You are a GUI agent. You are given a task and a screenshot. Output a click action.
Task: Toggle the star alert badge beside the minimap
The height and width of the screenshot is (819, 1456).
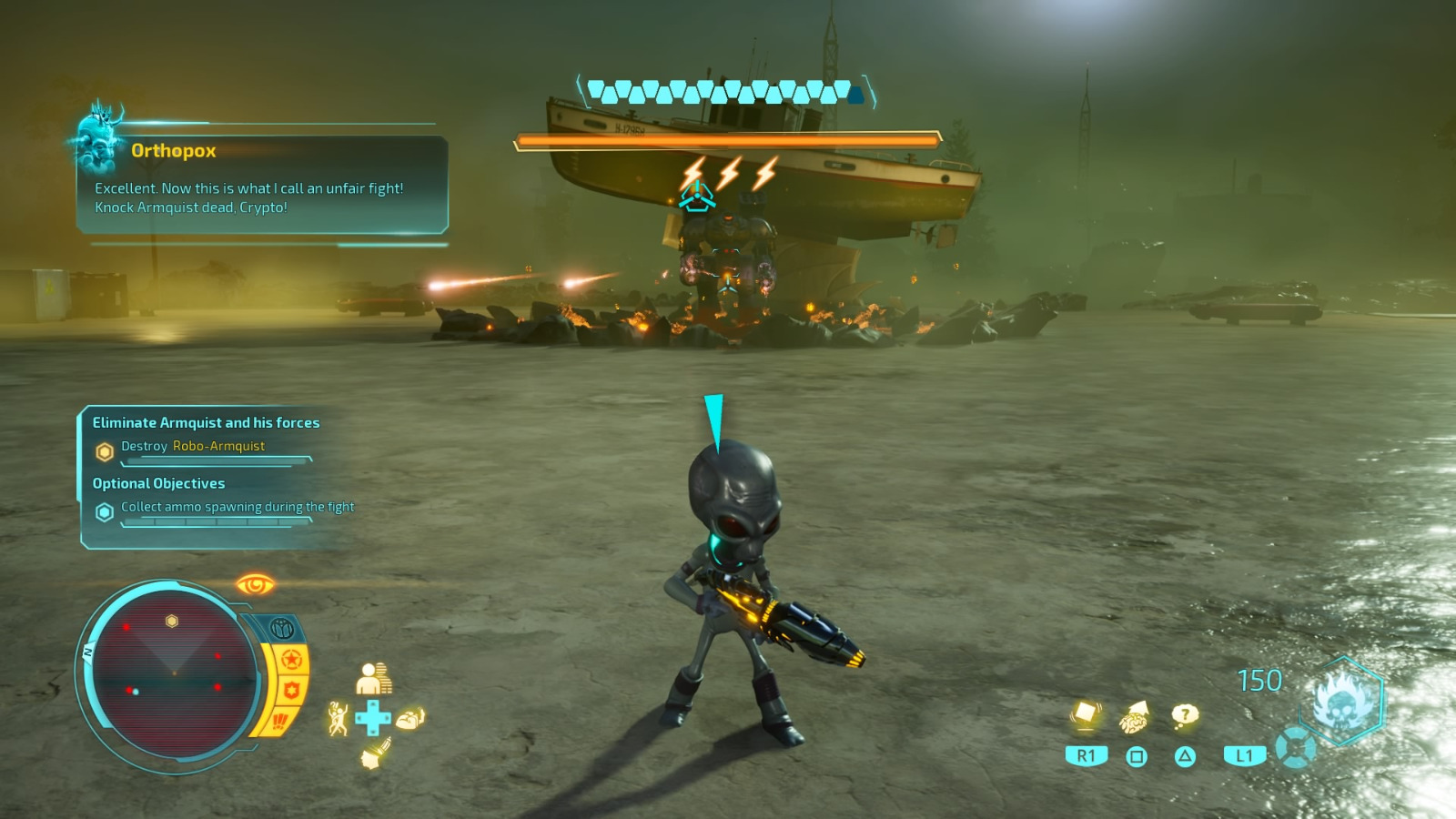(x=291, y=658)
